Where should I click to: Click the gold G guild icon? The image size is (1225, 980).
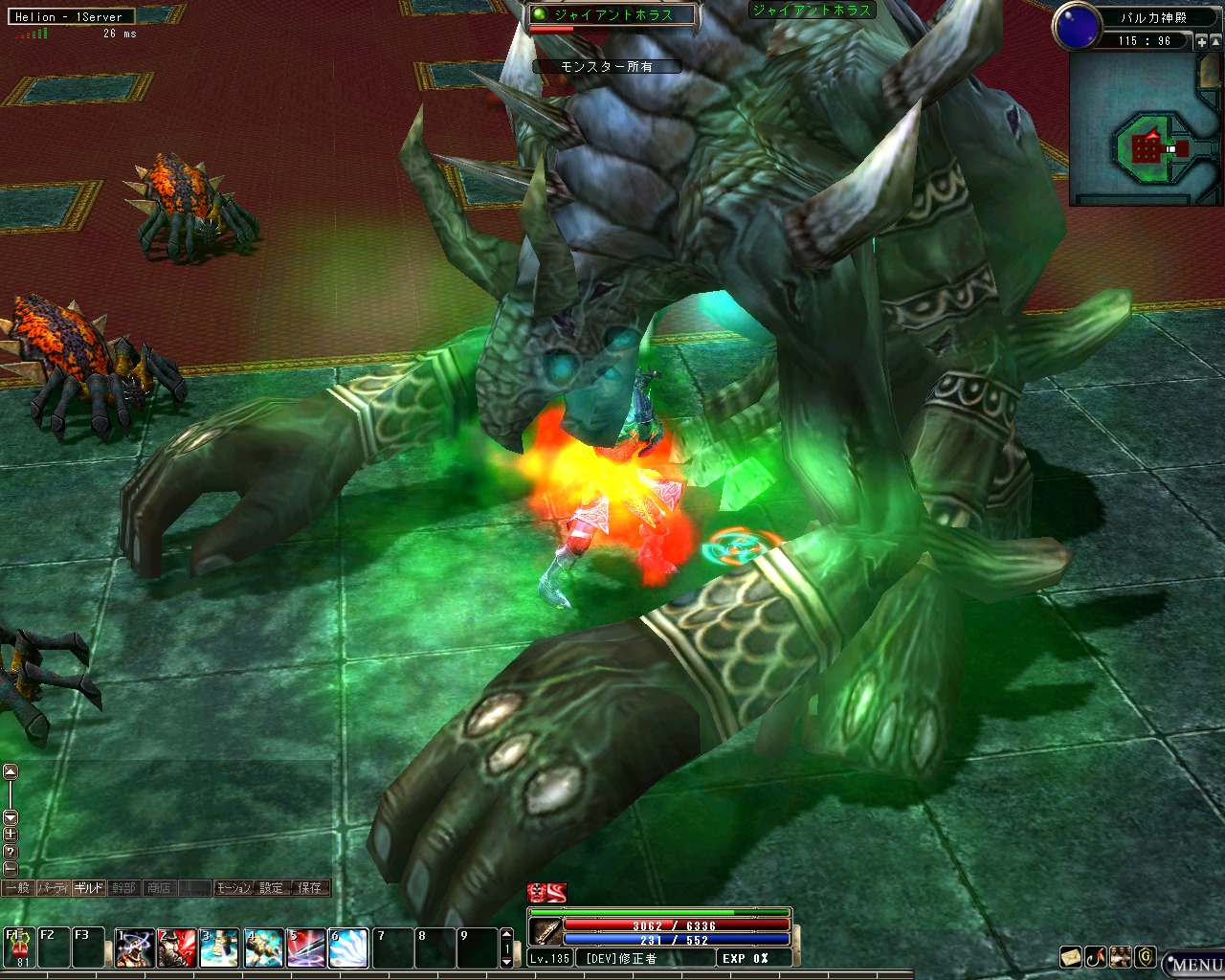coord(1146,956)
